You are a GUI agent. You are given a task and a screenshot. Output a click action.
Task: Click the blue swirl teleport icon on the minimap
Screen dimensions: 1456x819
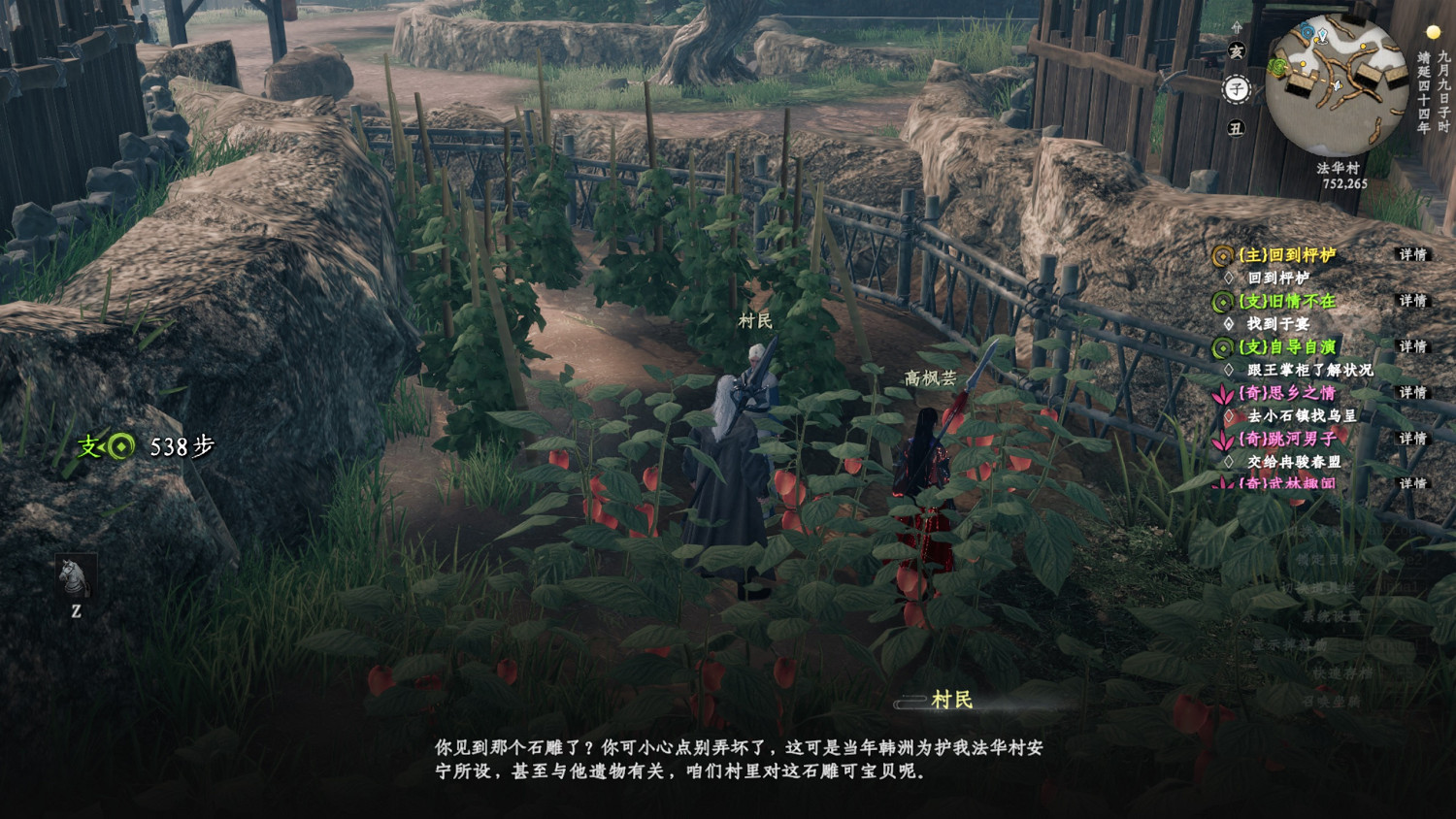tap(1307, 31)
